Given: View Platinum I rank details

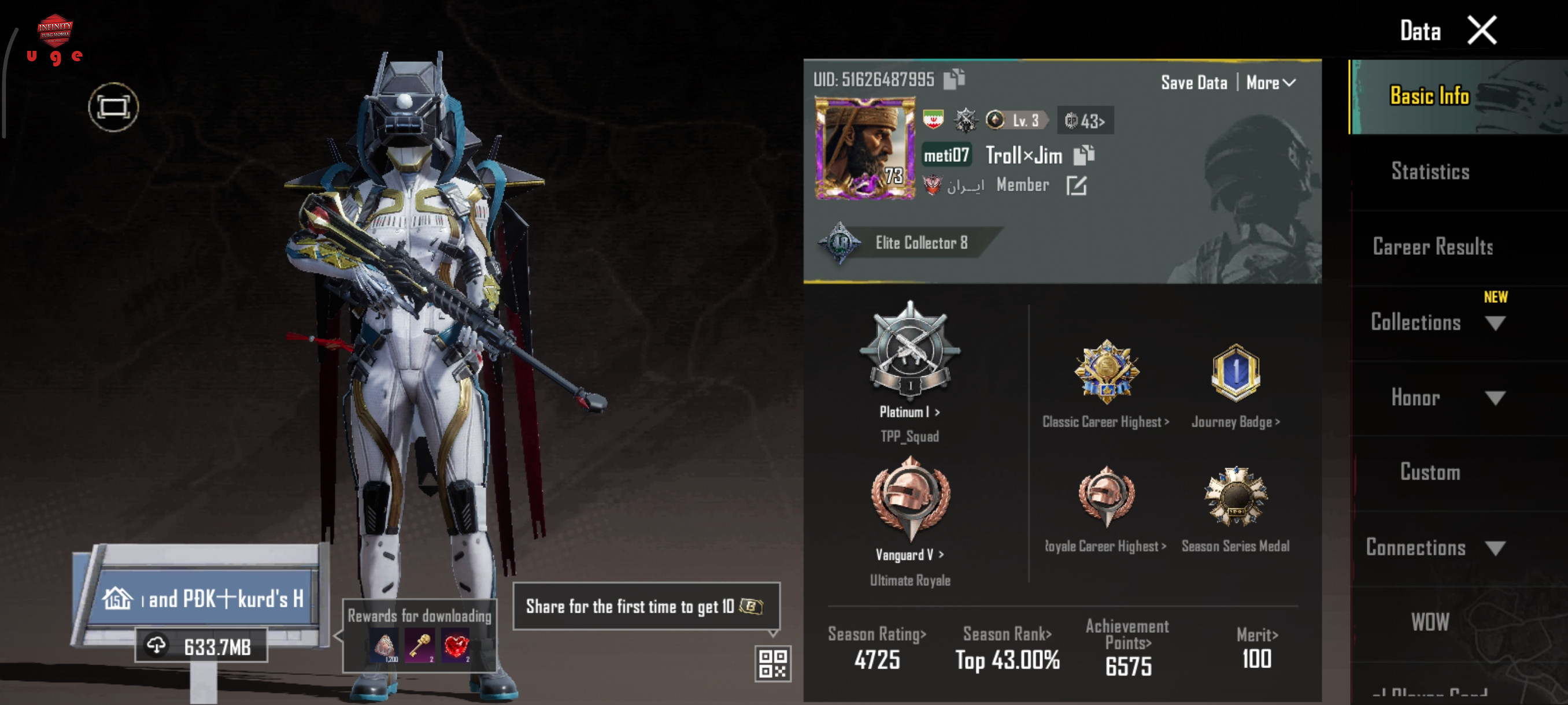Looking at the screenshot, I should tap(909, 413).
